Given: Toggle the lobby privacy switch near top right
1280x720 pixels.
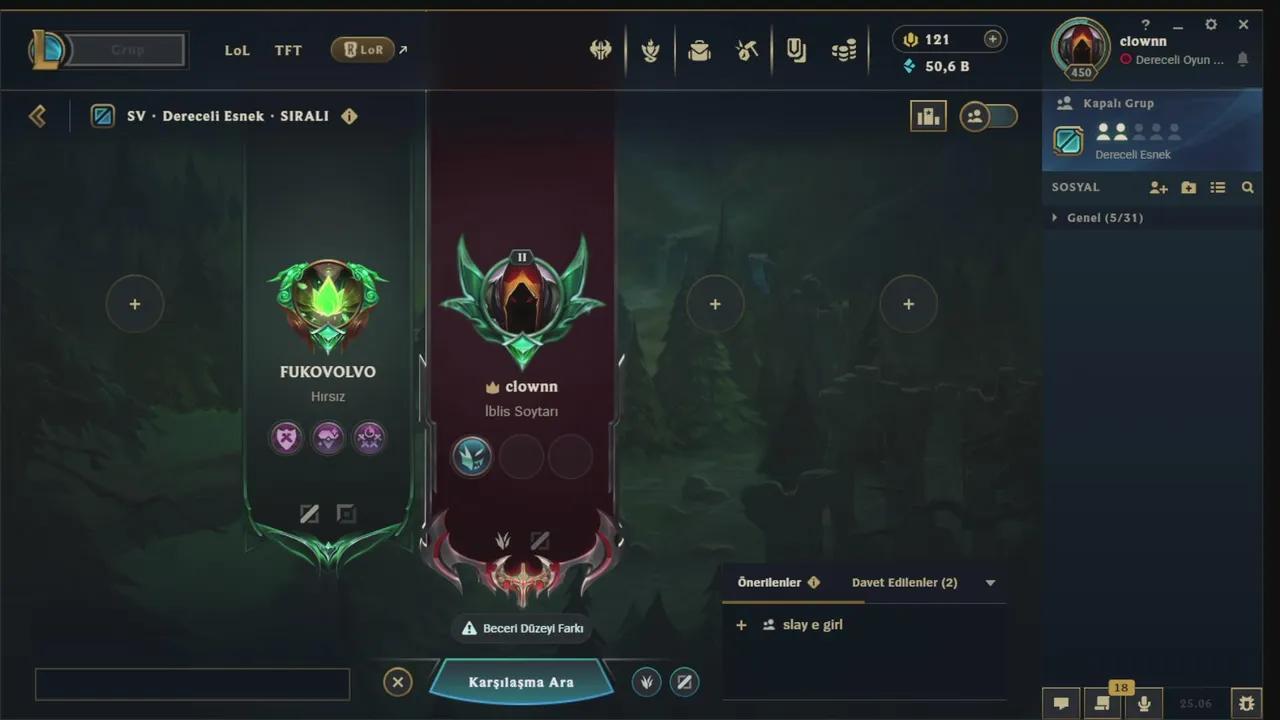Looking at the screenshot, I should (x=988, y=115).
